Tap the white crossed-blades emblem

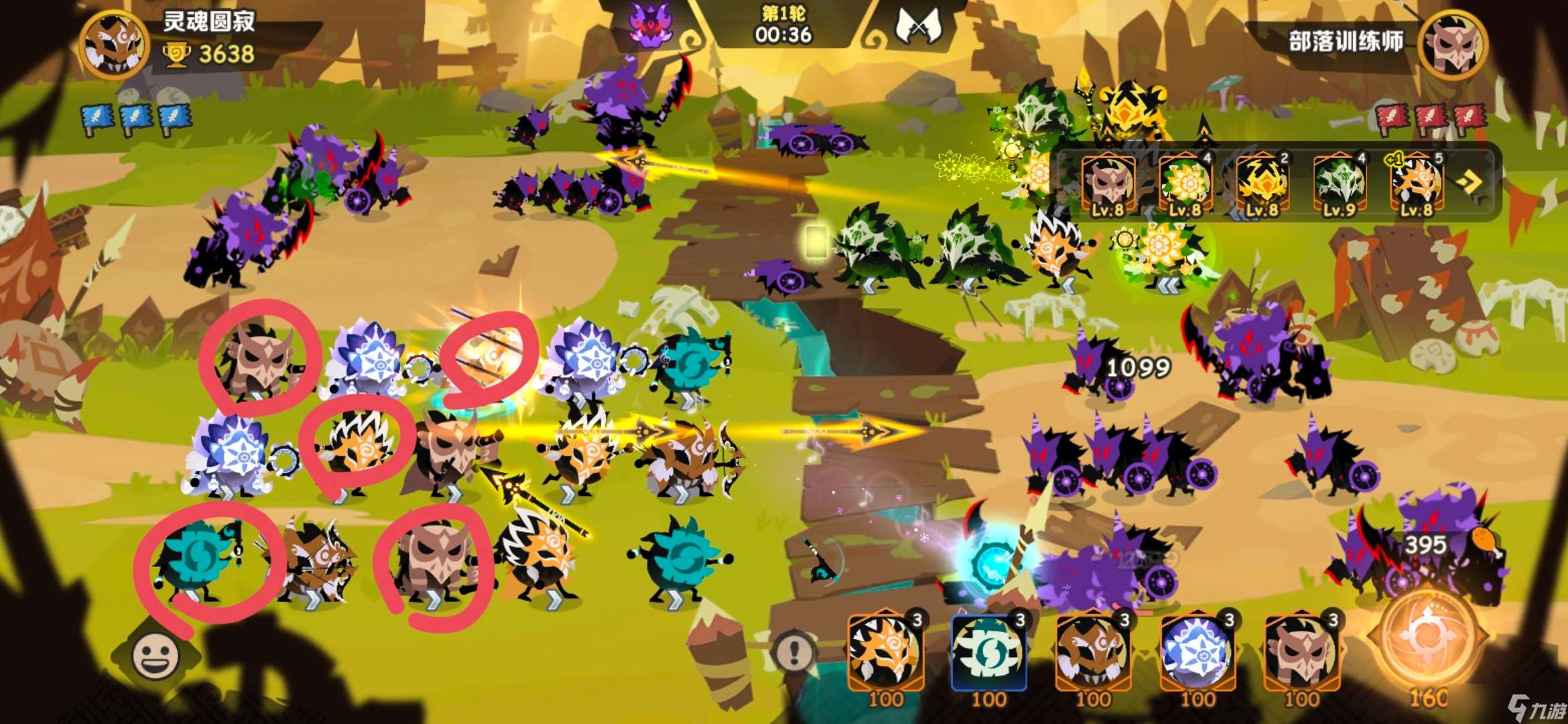pos(919,27)
